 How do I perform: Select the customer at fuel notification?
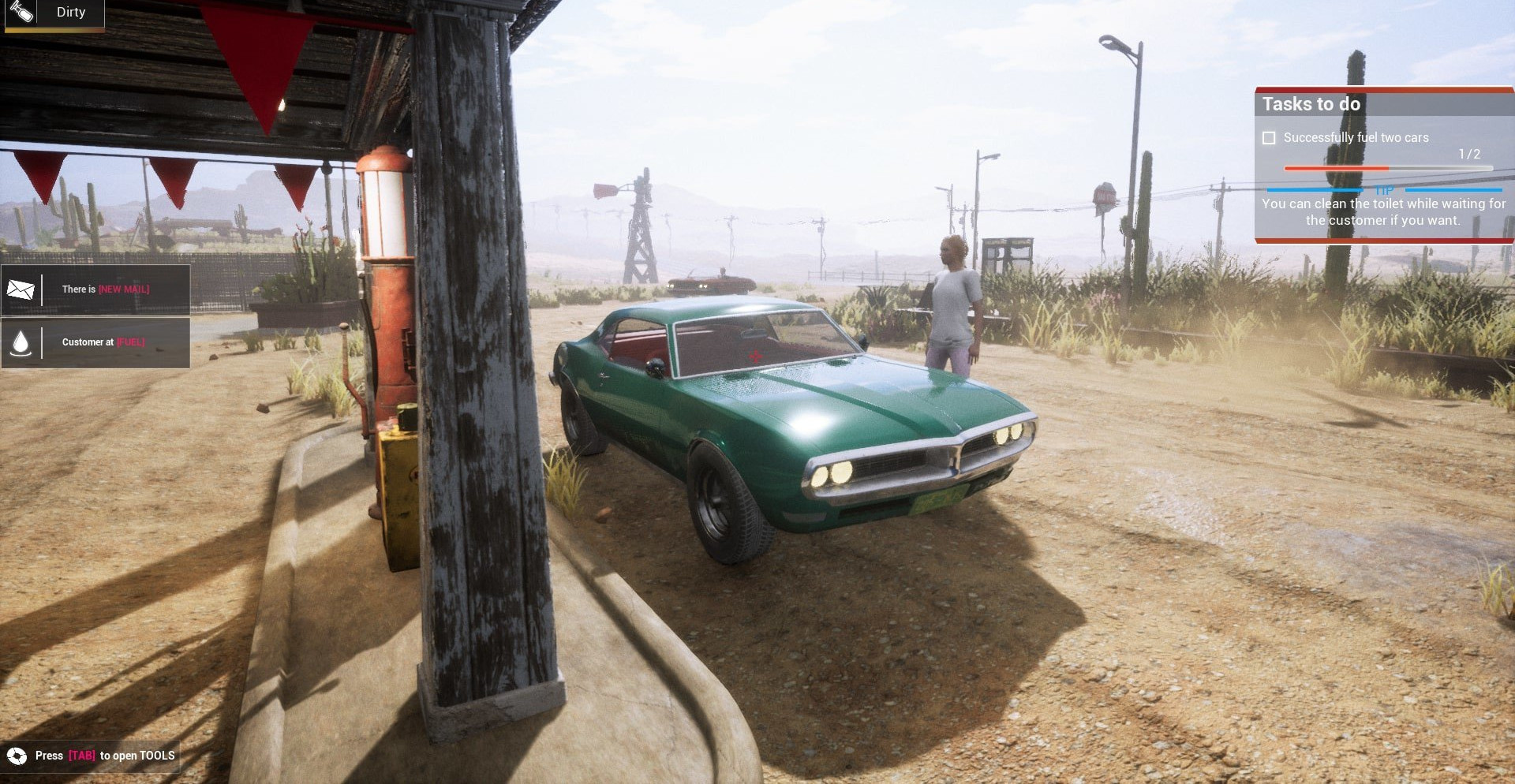[103, 342]
